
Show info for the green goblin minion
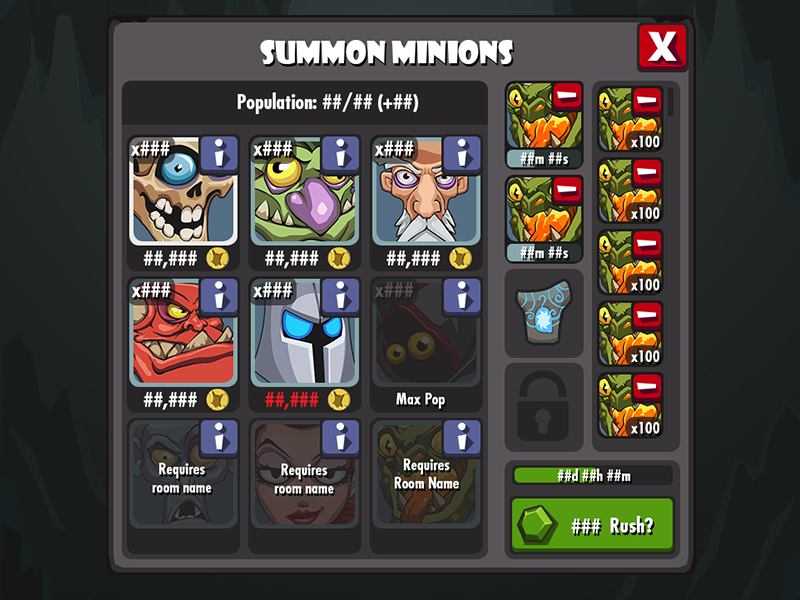(x=340, y=154)
